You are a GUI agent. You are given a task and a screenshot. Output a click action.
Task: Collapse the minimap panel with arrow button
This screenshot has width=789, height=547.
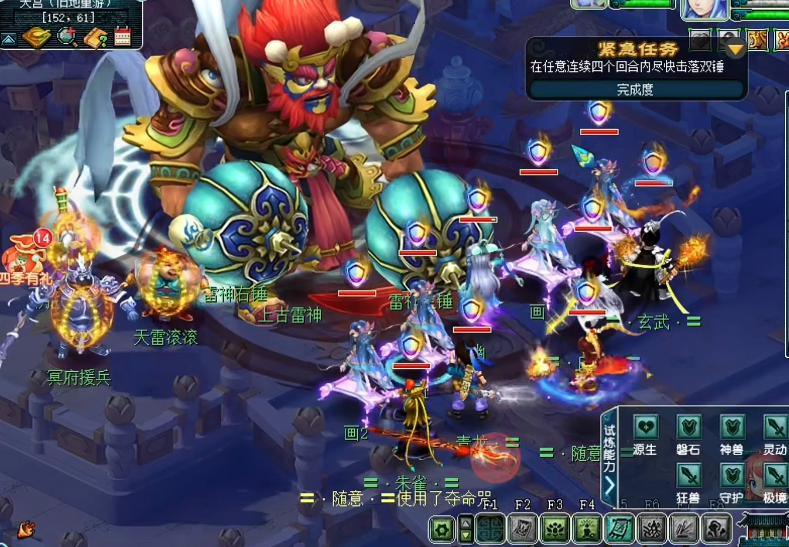click(8, 39)
